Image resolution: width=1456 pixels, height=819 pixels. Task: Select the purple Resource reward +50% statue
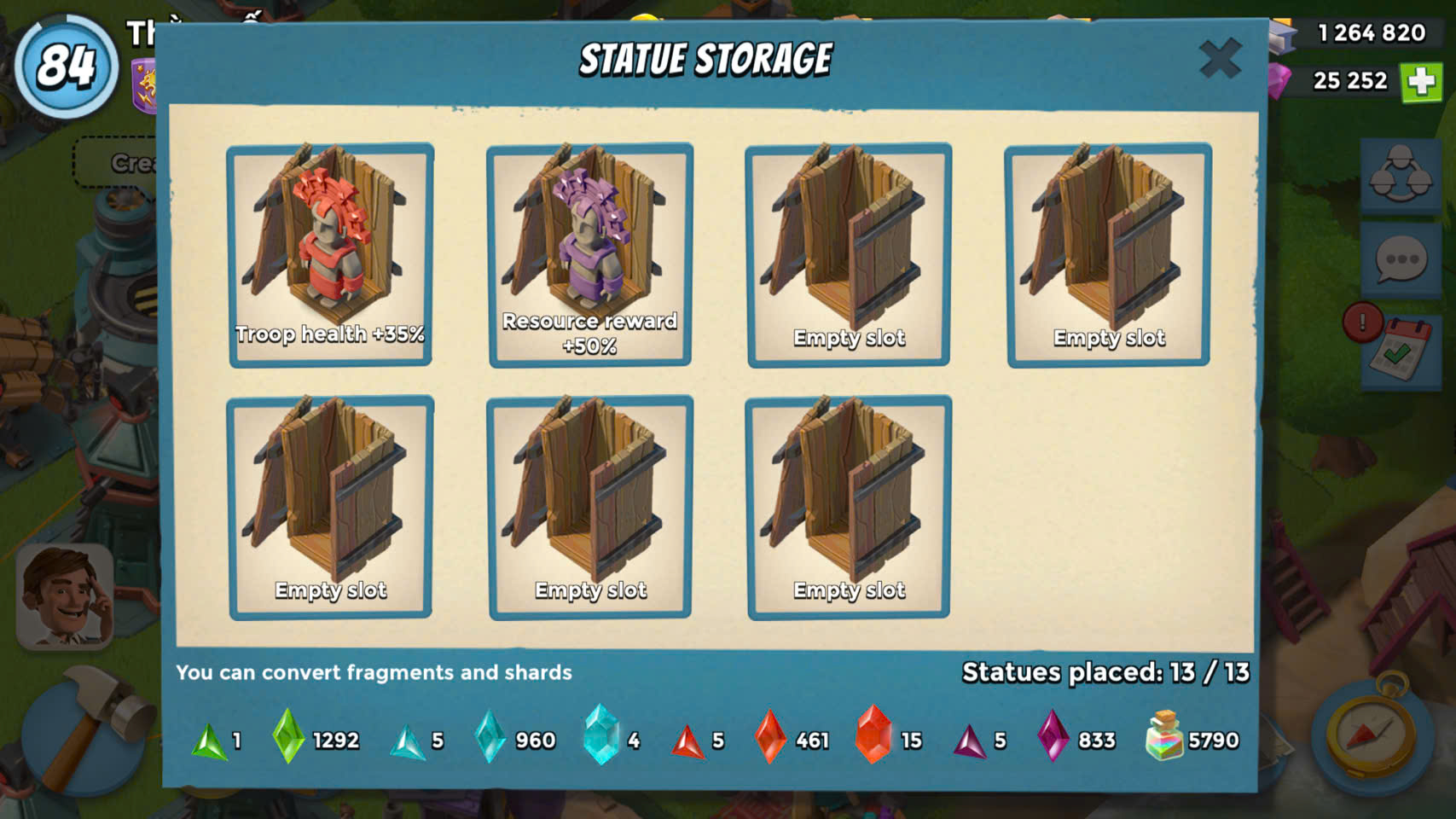pos(589,254)
